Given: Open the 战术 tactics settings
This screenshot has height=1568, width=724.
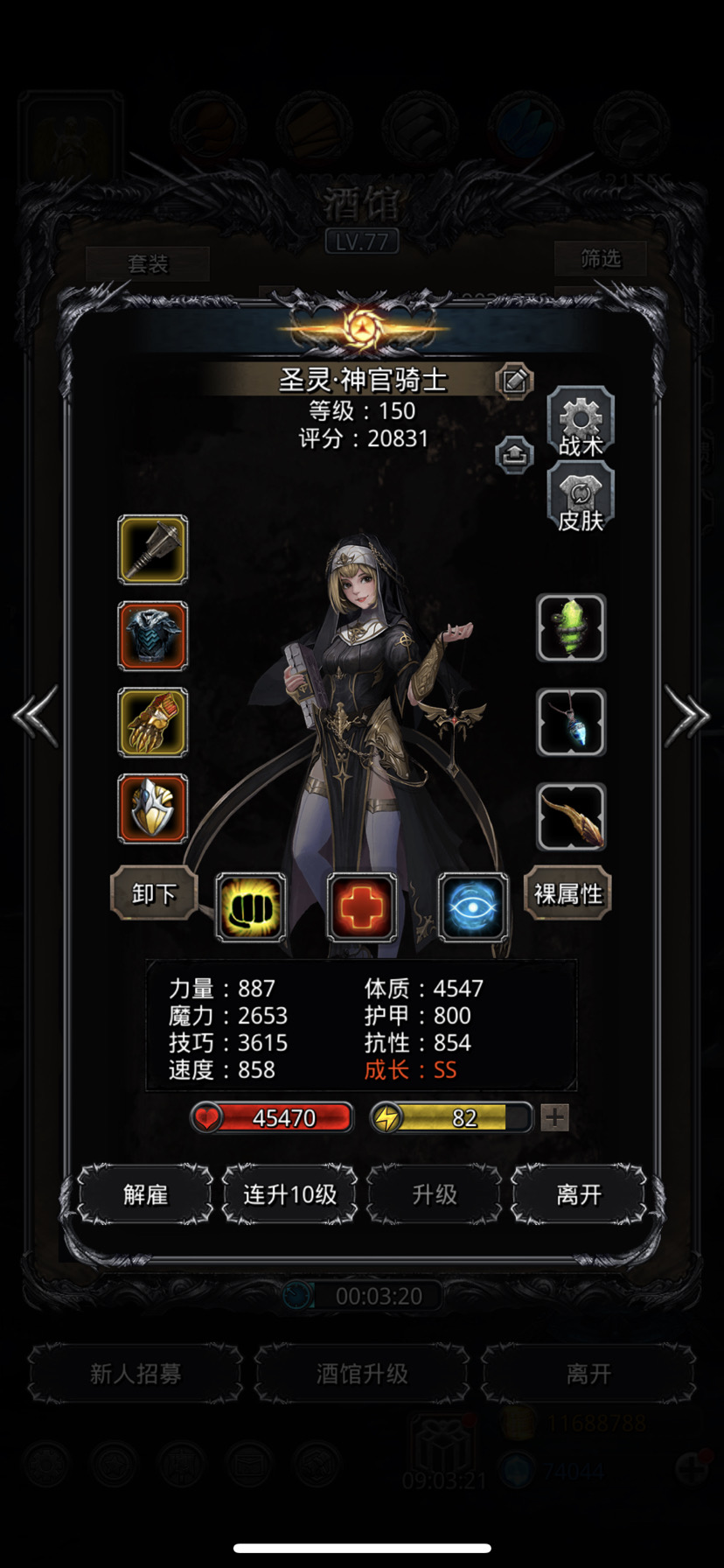Looking at the screenshot, I should (581, 424).
